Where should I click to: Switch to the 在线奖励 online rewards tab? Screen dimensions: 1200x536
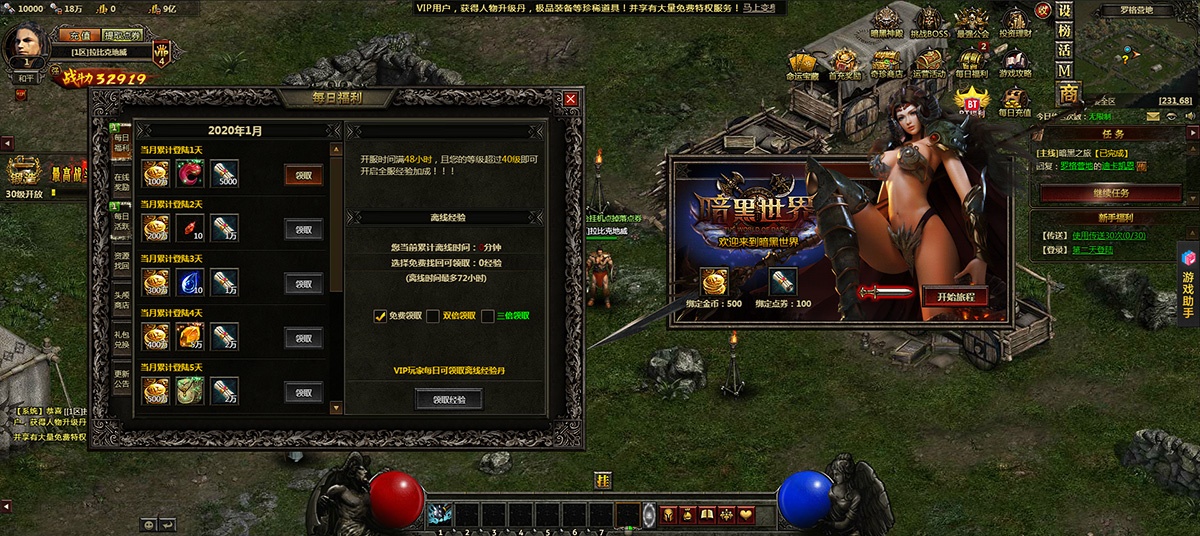click(x=121, y=181)
